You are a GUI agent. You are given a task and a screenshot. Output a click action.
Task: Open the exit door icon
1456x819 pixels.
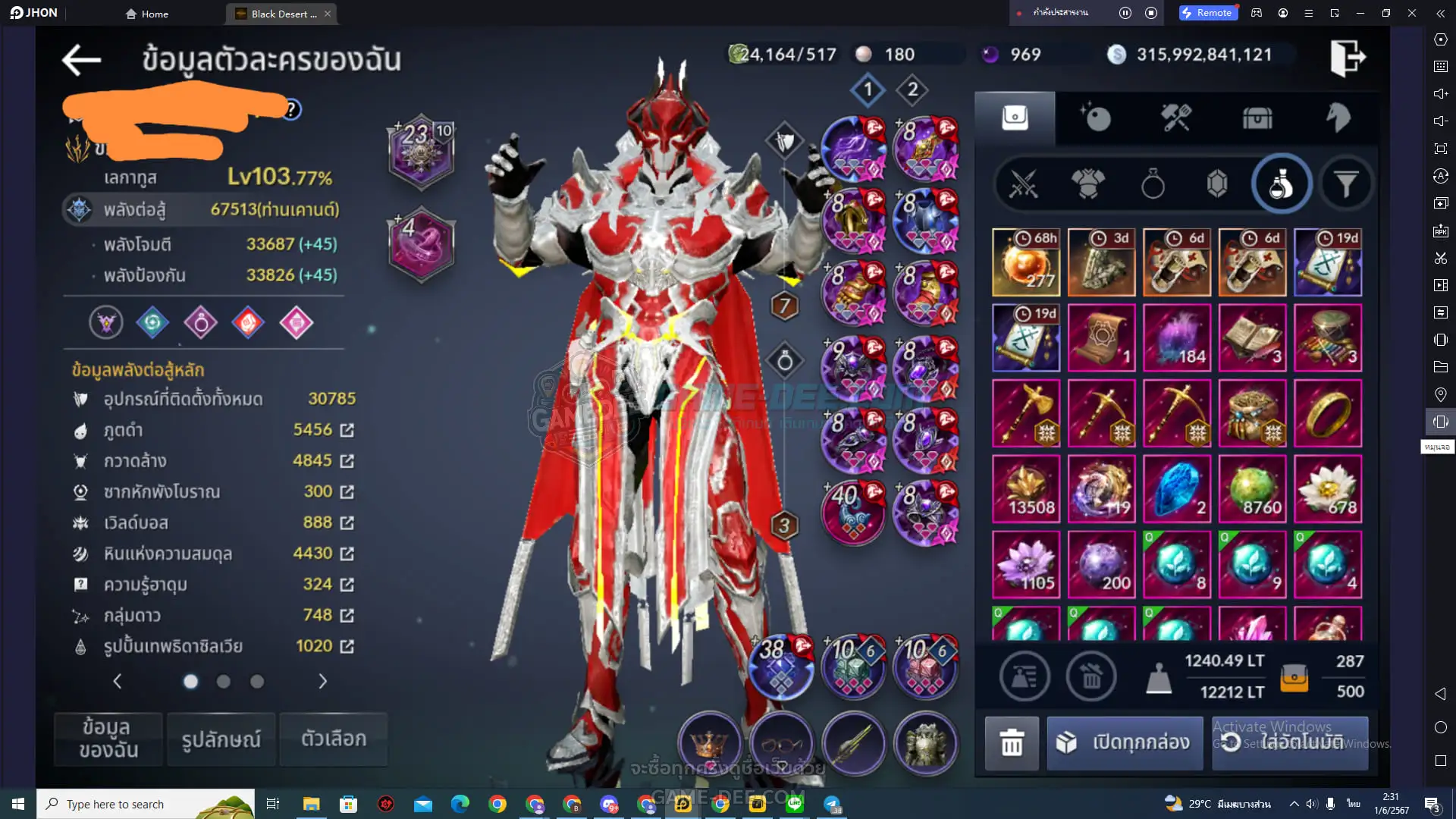click(1348, 57)
